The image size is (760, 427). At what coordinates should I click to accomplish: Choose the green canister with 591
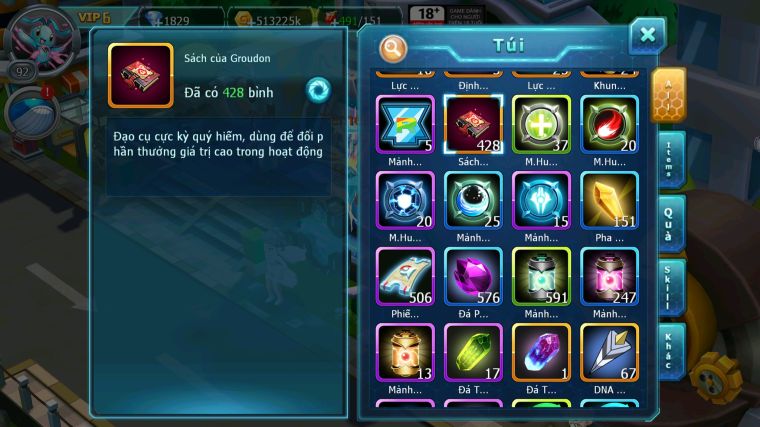tap(541, 277)
